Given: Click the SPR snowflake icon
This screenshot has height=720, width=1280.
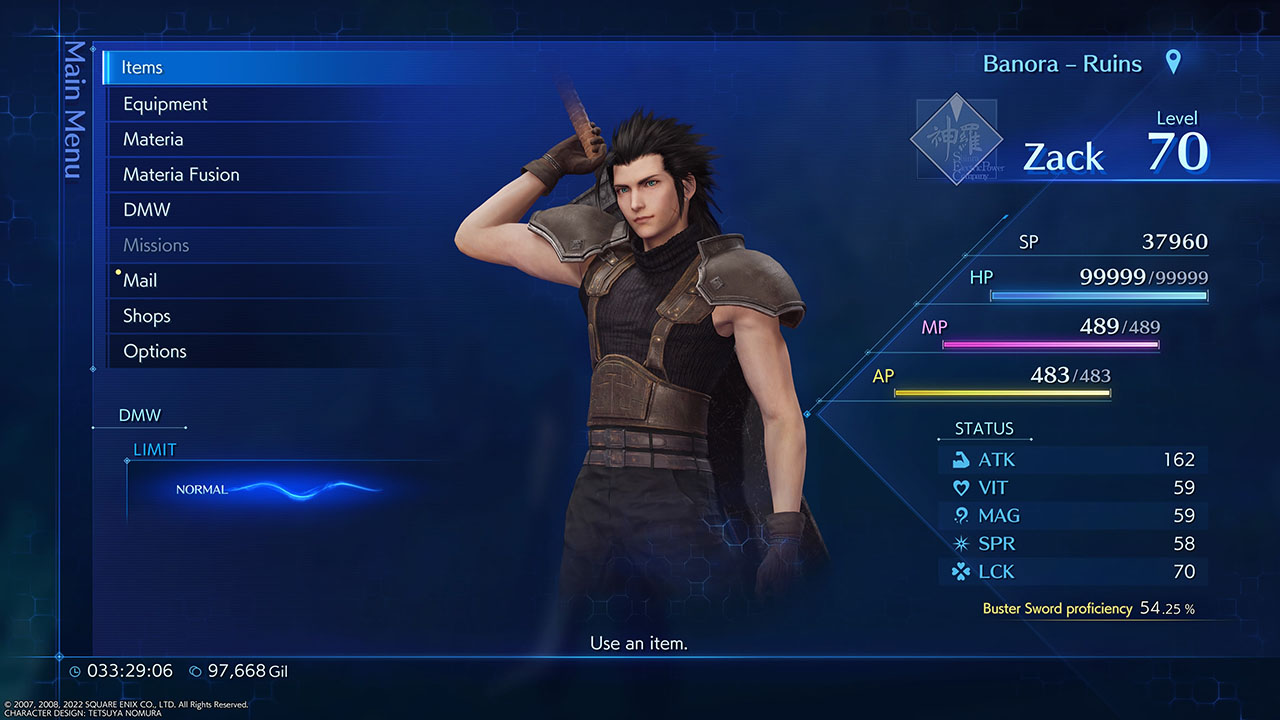Looking at the screenshot, I should 959,543.
